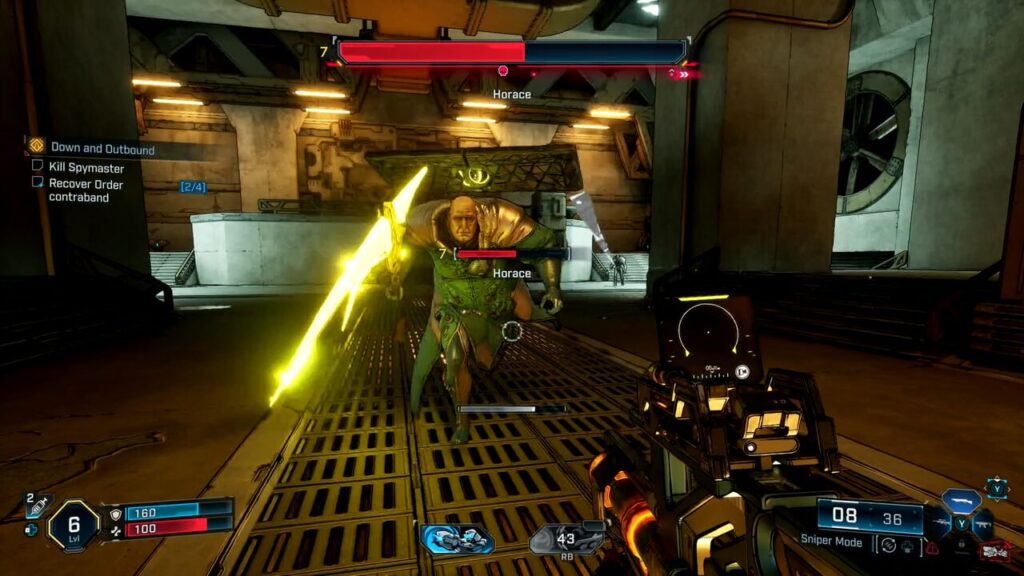Click the Kill Spymaster objective checkbox
The width and height of the screenshot is (1024, 576).
(x=38, y=167)
